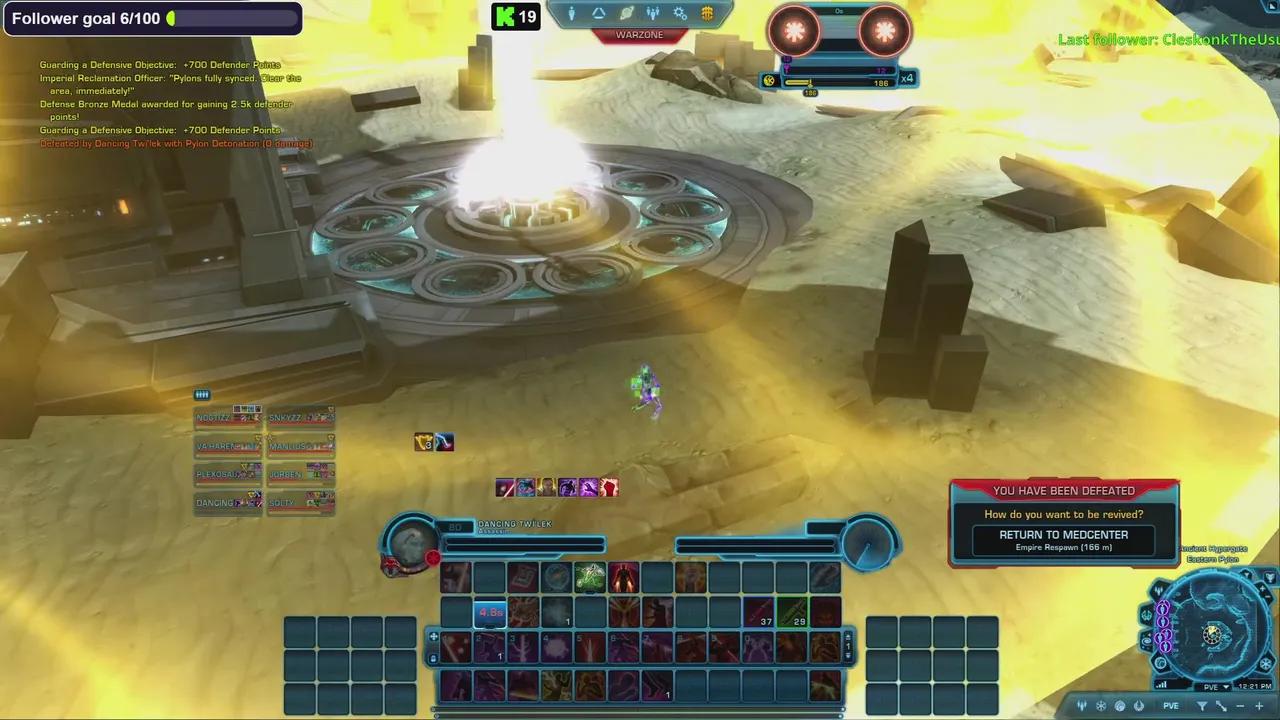Open the filter funnel in bottom toolbar

pos(1202,706)
